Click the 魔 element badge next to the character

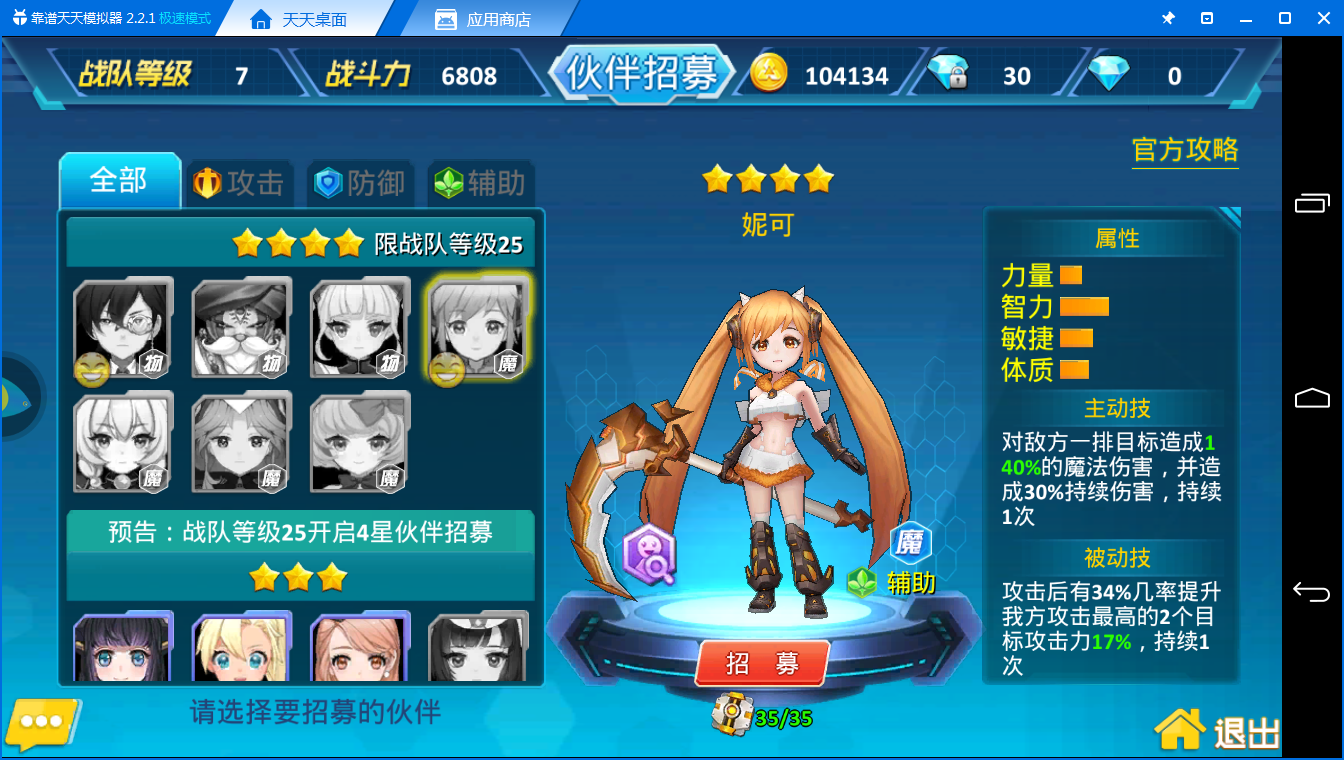tap(910, 543)
